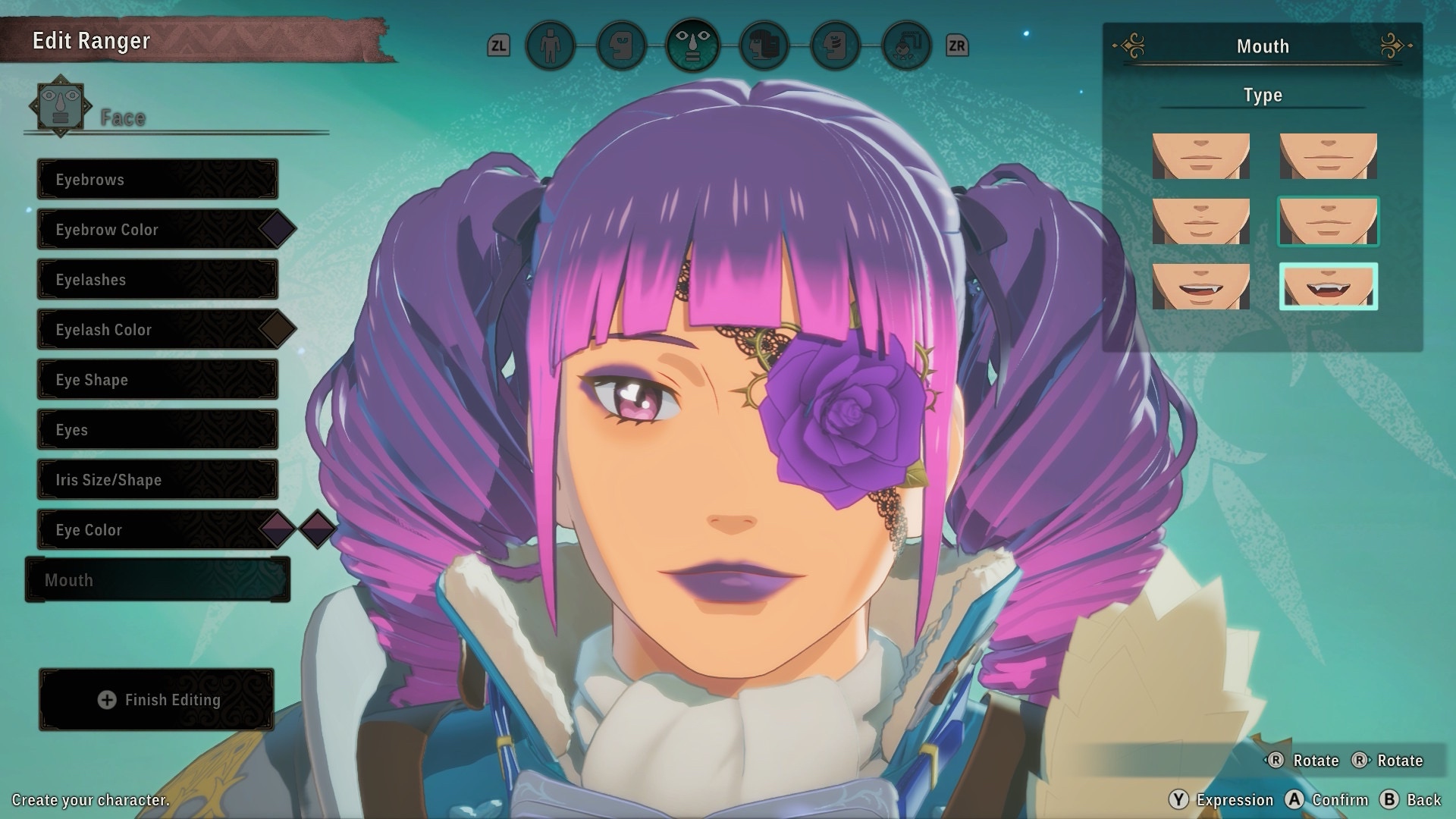Click the Finish Editing button

[x=157, y=700]
